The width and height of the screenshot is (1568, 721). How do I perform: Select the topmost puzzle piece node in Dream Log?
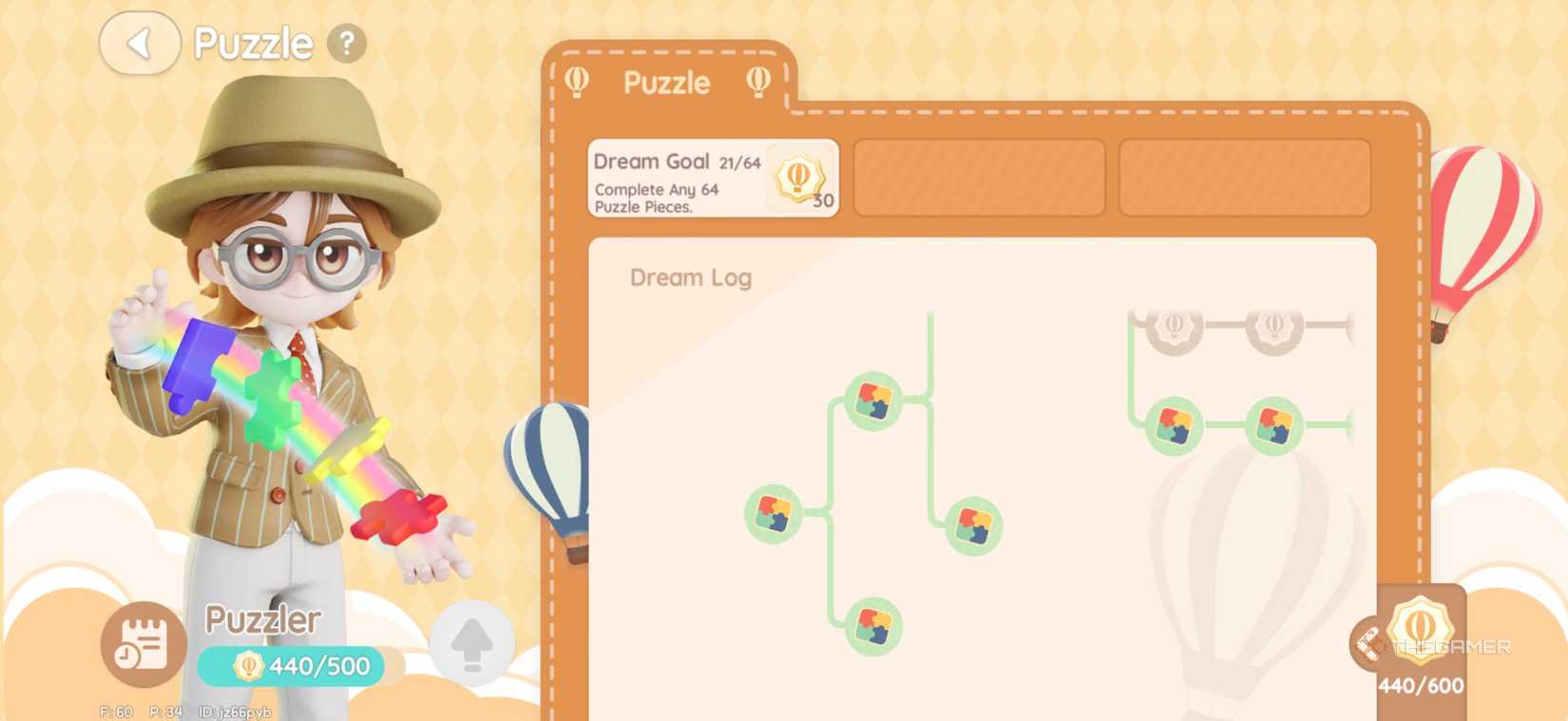click(873, 401)
